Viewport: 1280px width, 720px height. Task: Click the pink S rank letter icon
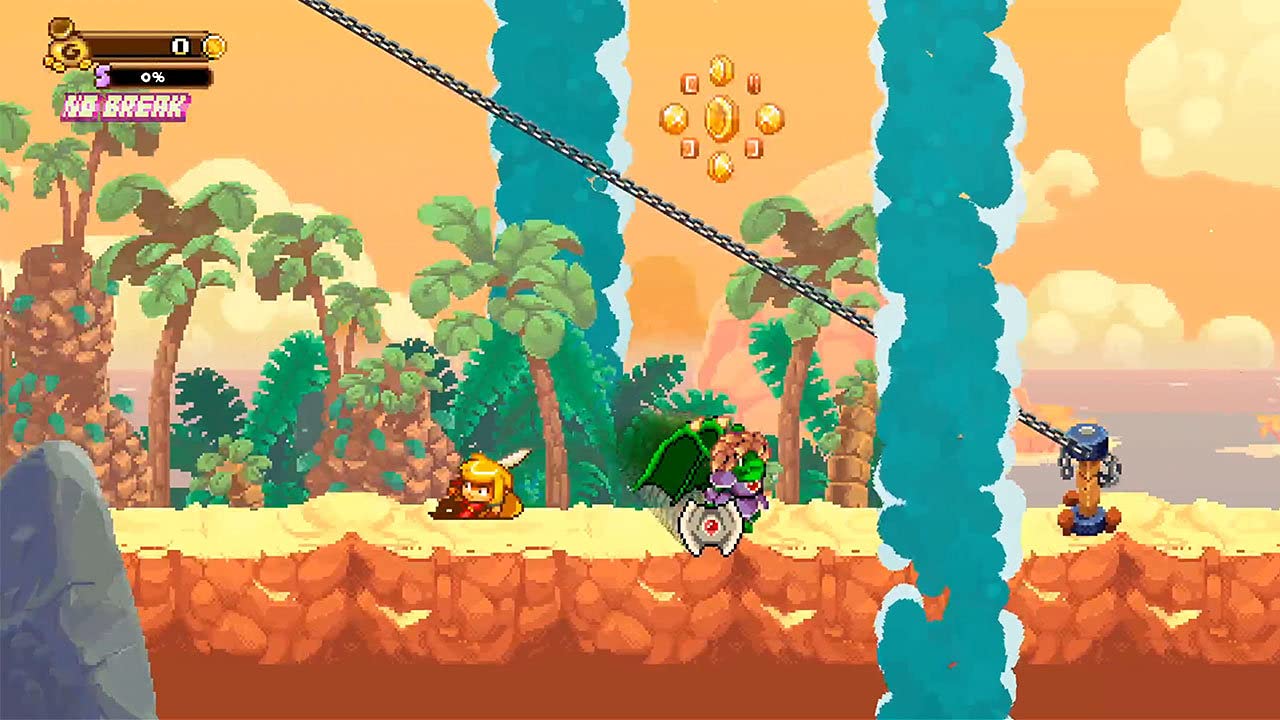pyautogui.click(x=102, y=77)
